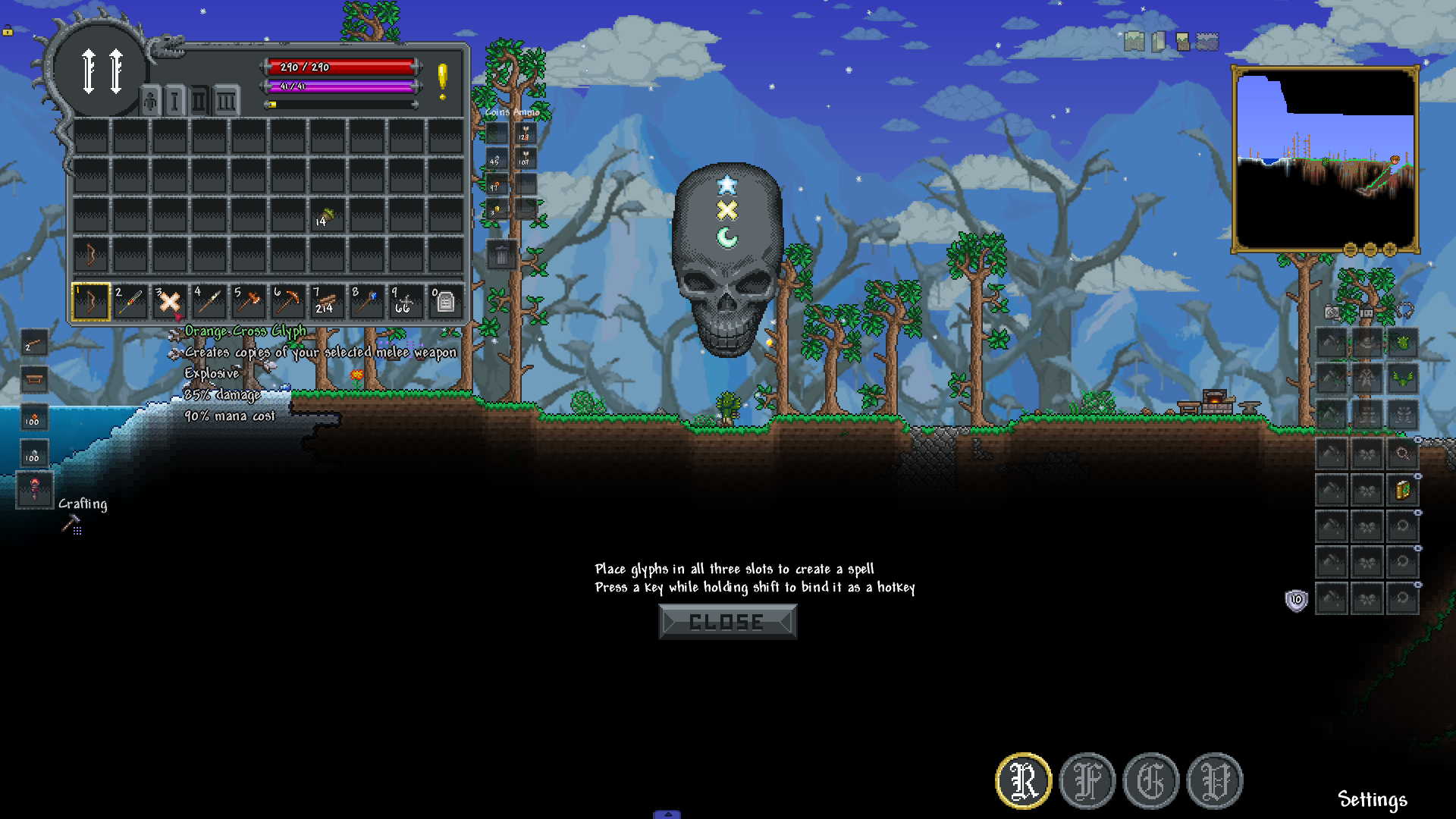Close the glyph spell menu
This screenshot has width=1456, height=819.
tap(727, 622)
